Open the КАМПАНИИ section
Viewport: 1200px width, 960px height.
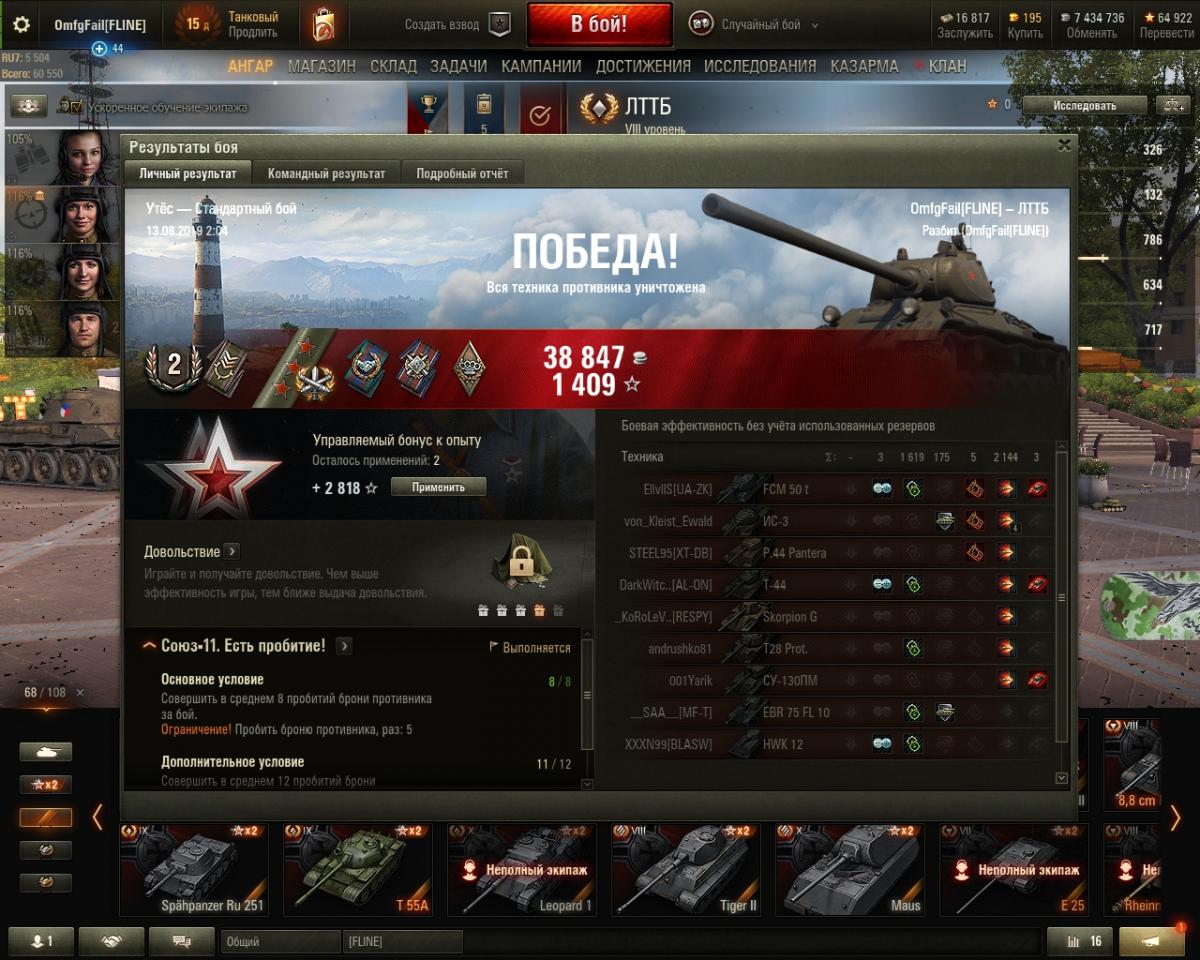[x=541, y=66]
